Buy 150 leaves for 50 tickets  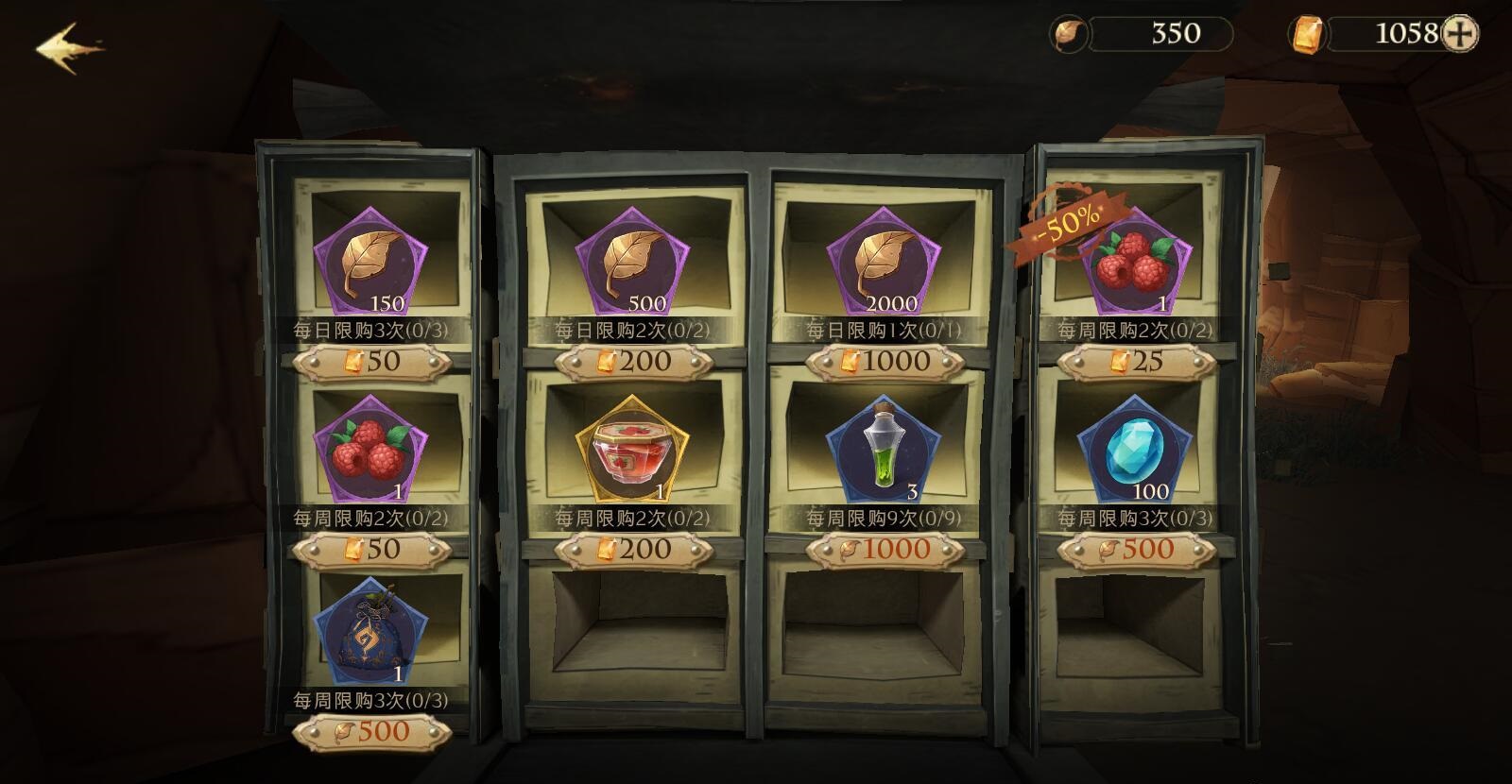[370, 361]
